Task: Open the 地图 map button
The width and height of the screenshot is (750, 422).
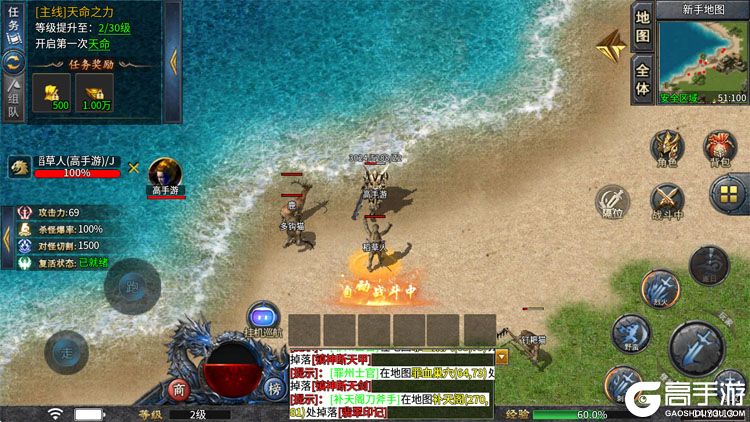Action: pyautogui.click(x=643, y=27)
